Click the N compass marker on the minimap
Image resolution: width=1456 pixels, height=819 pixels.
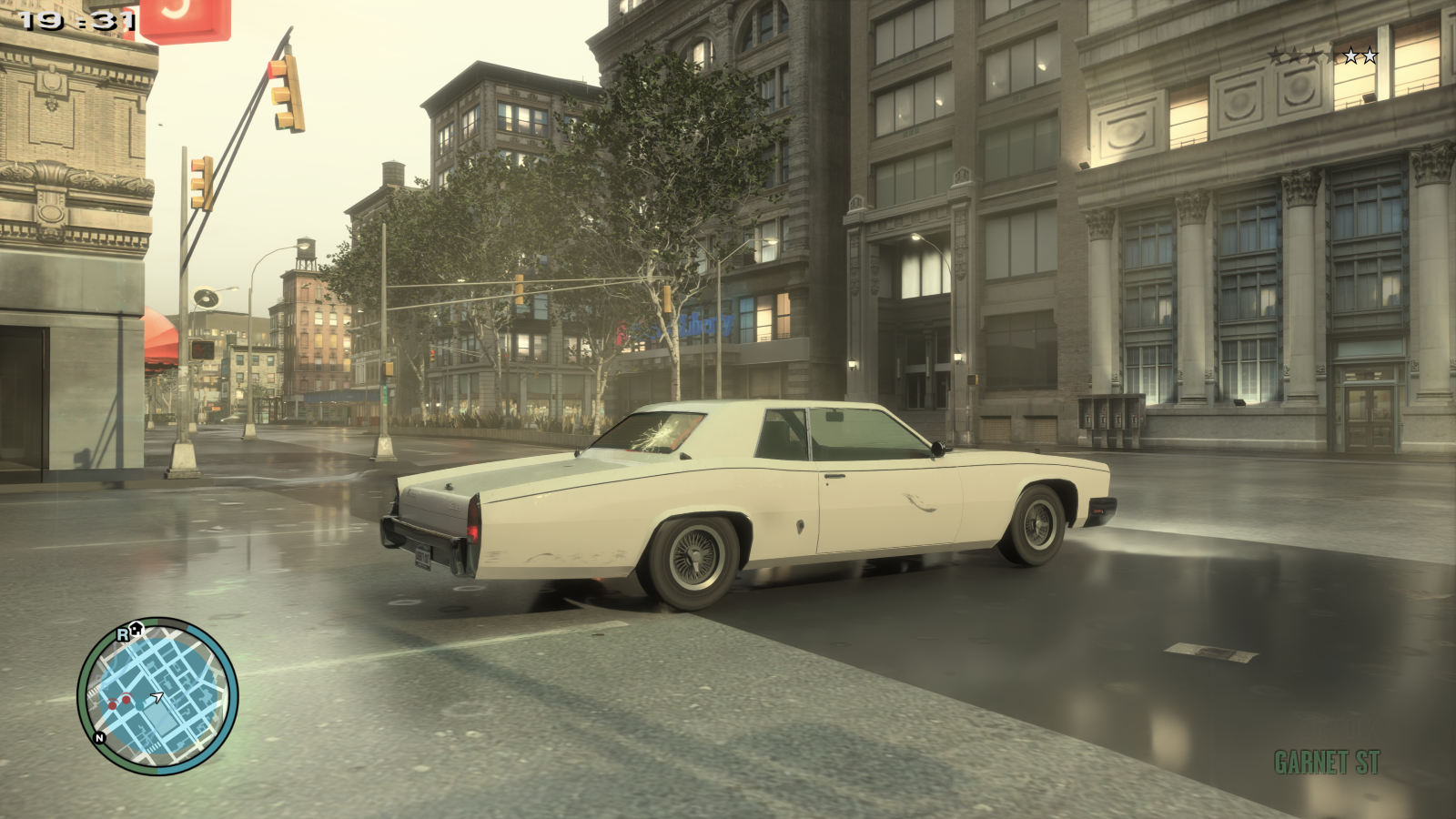[x=98, y=738]
